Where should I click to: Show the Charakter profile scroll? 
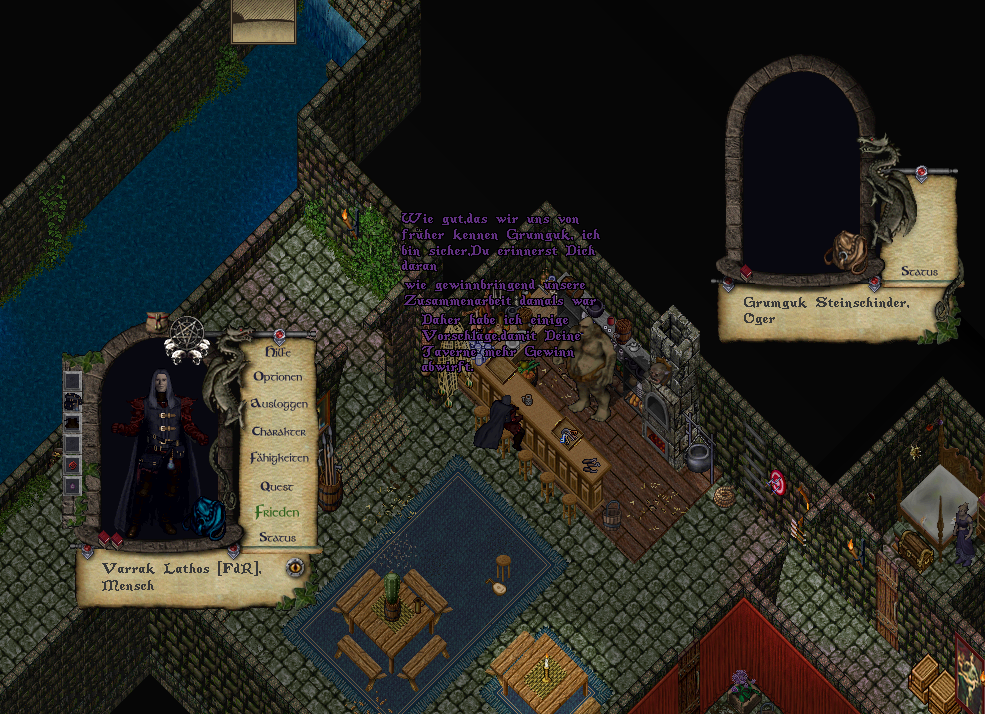[279, 431]
